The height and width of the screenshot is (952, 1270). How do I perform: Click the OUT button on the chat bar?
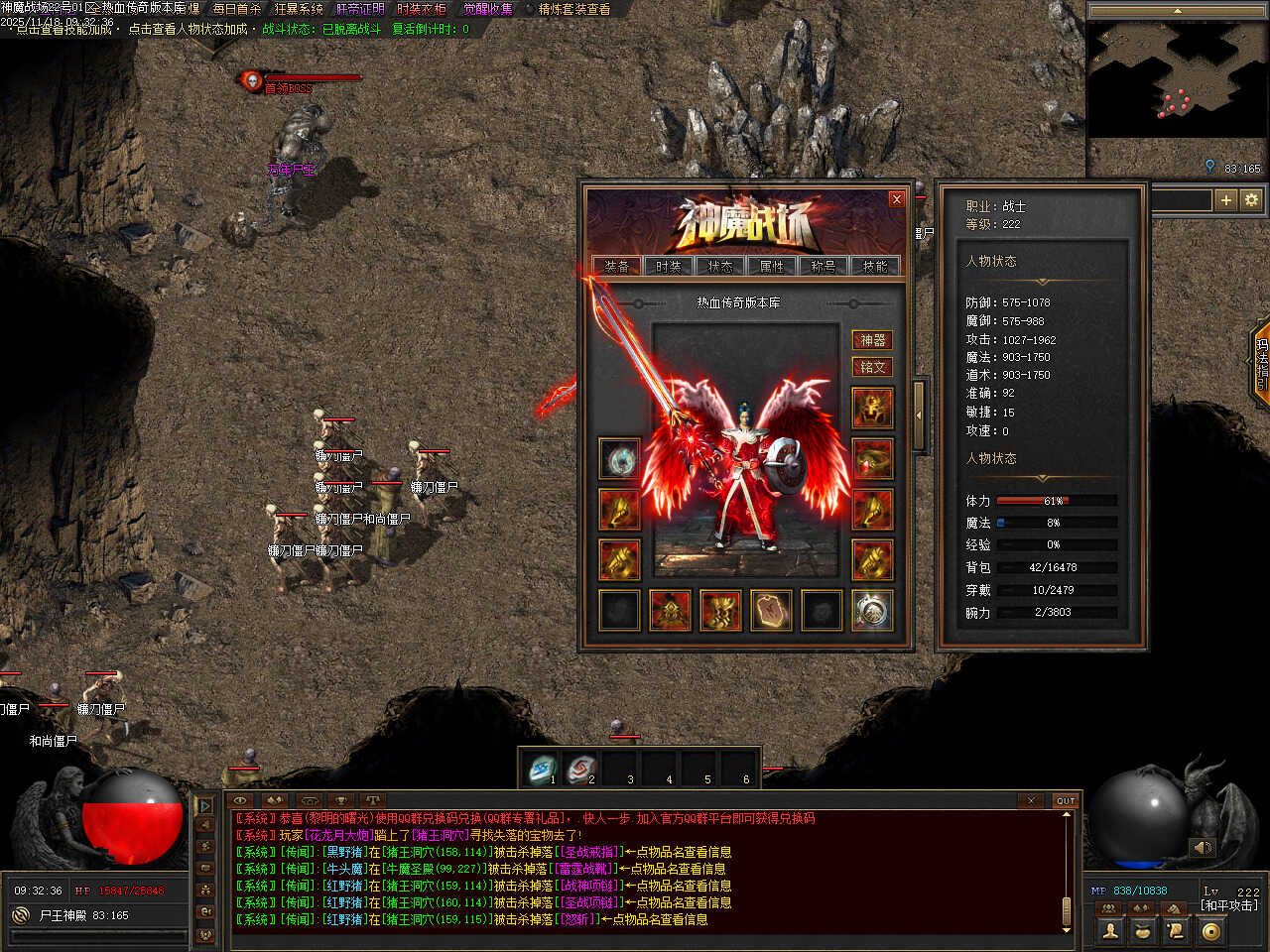coord(1066,800)
